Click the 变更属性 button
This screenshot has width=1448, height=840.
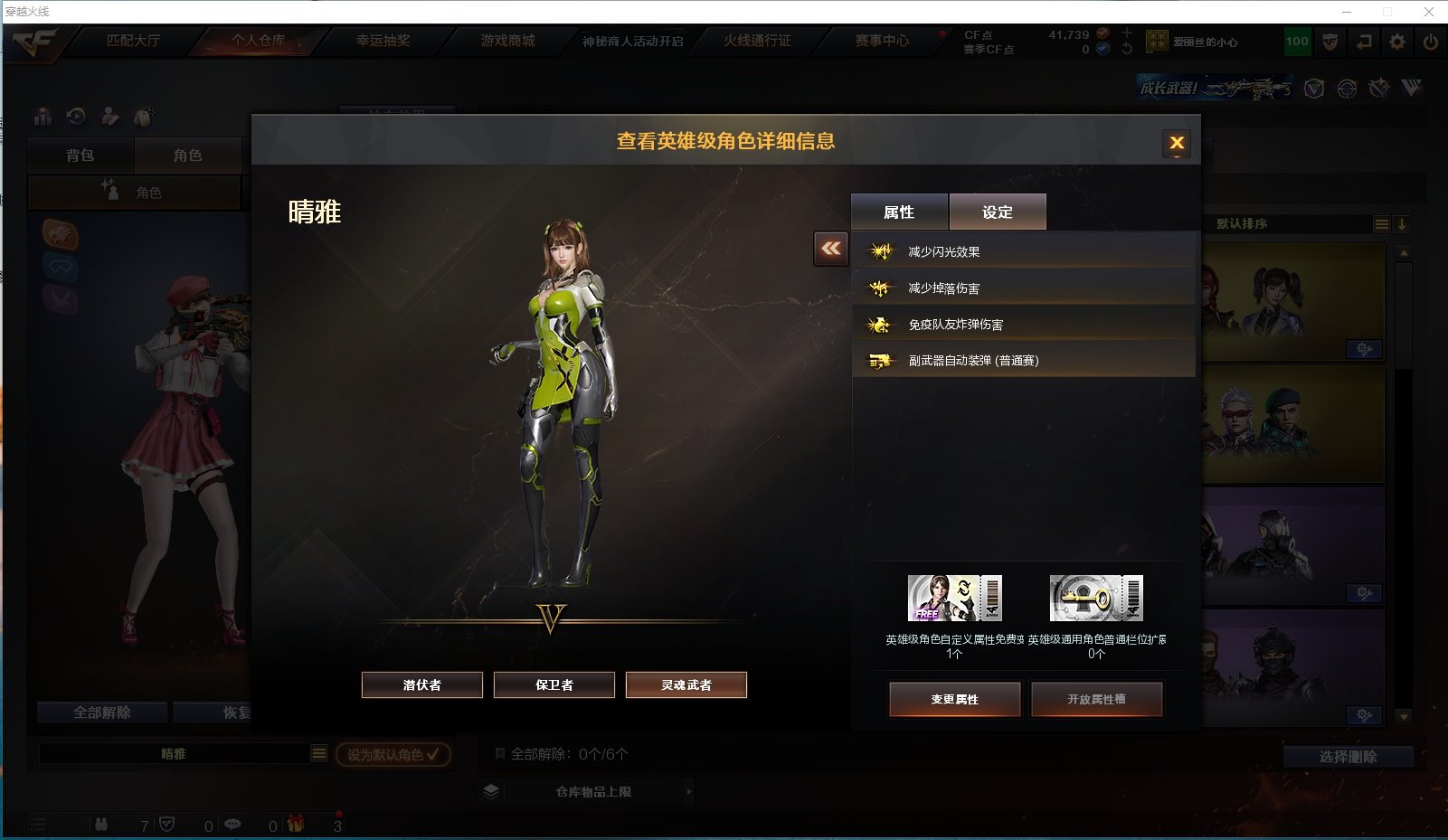(x=955, y=699)
